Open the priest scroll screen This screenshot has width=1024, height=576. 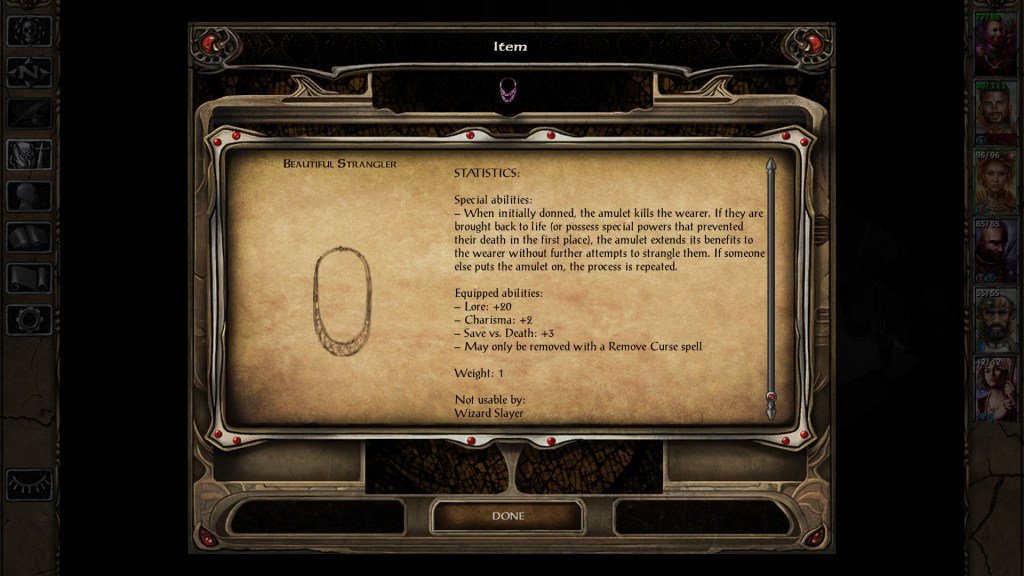coord(29,278)
